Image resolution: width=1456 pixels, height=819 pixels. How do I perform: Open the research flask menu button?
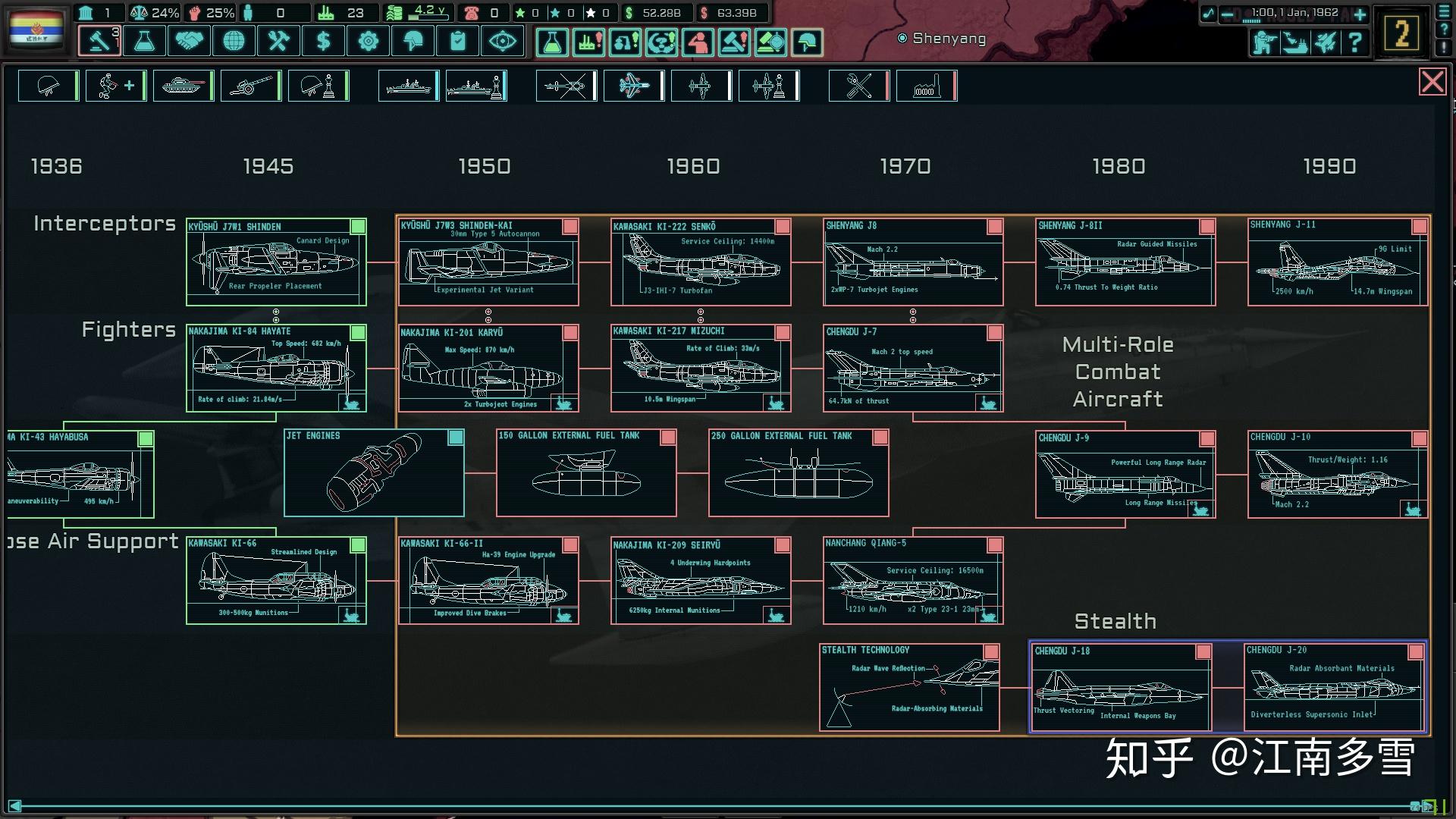[144, 41]
